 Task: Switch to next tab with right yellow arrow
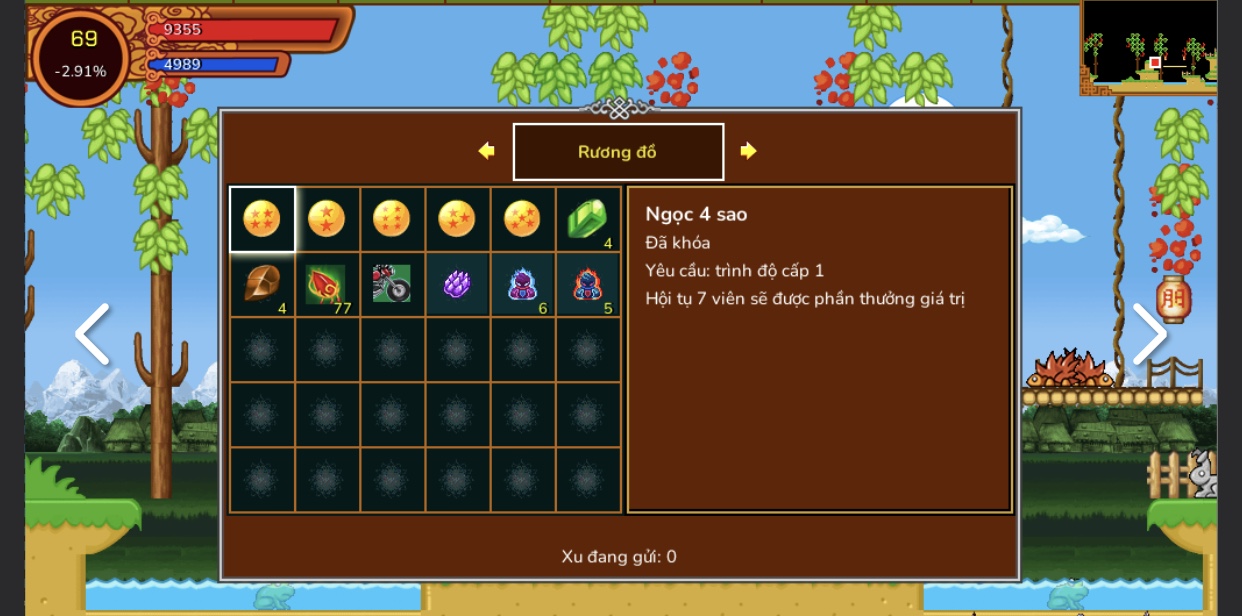pos(748,151)
